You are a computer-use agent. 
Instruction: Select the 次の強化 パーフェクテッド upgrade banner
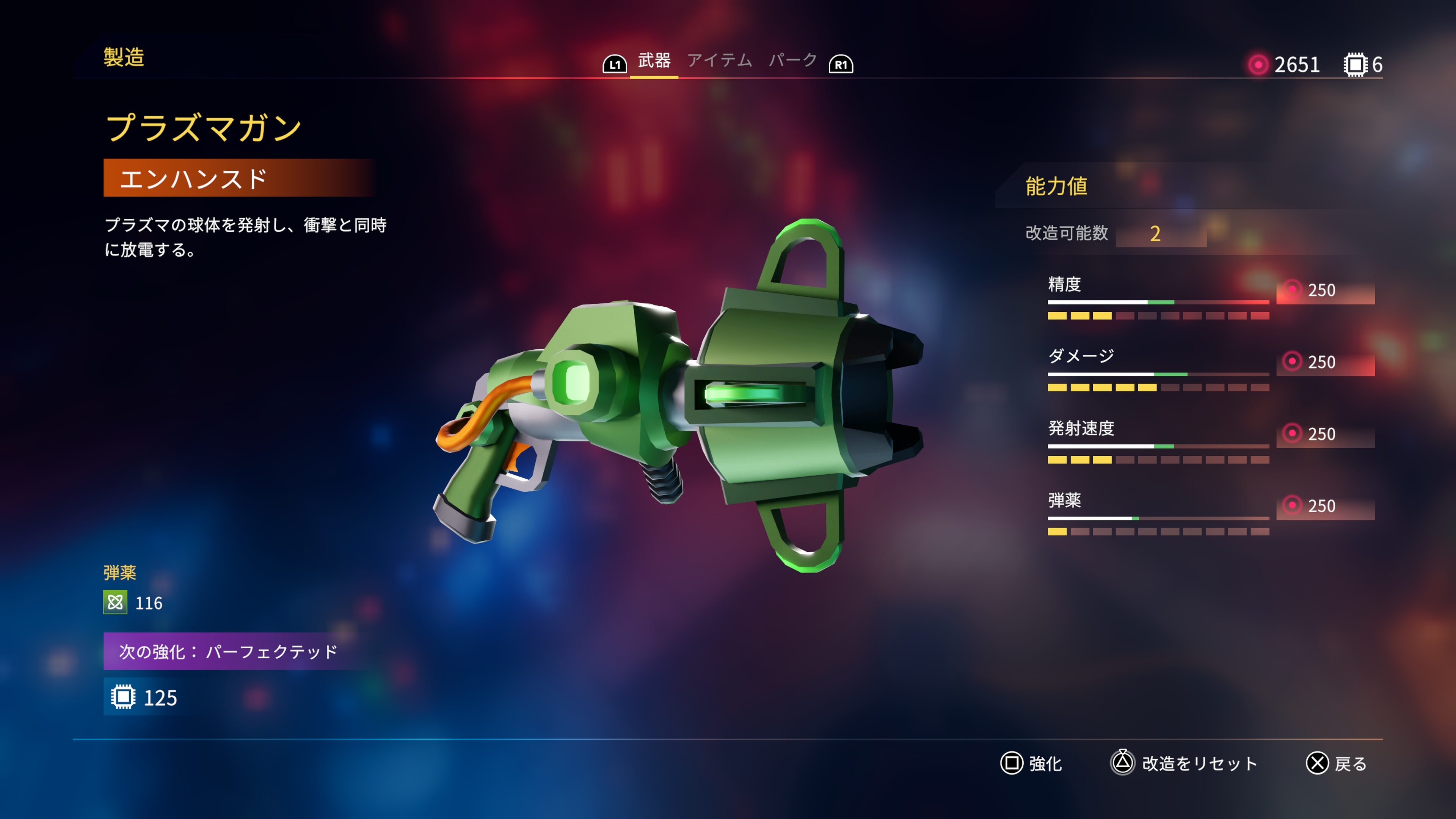pos(228,652)
